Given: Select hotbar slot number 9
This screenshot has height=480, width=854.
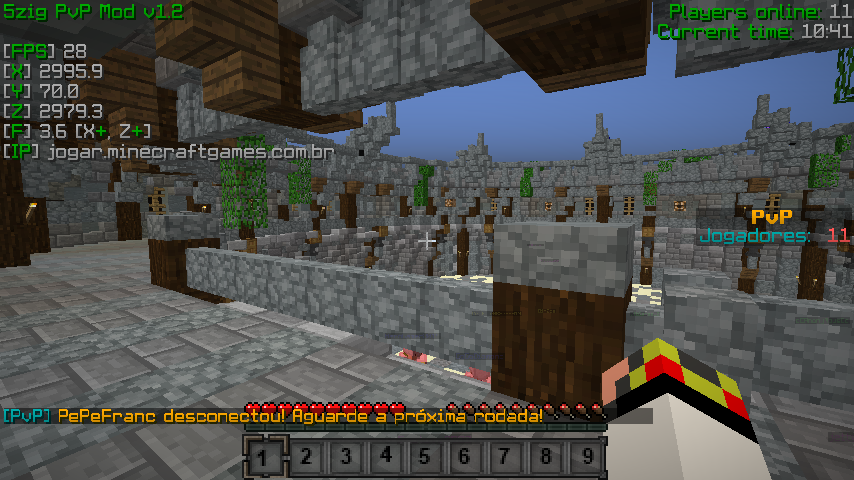Looking at the screenshot, I should [x=585, y=458].
